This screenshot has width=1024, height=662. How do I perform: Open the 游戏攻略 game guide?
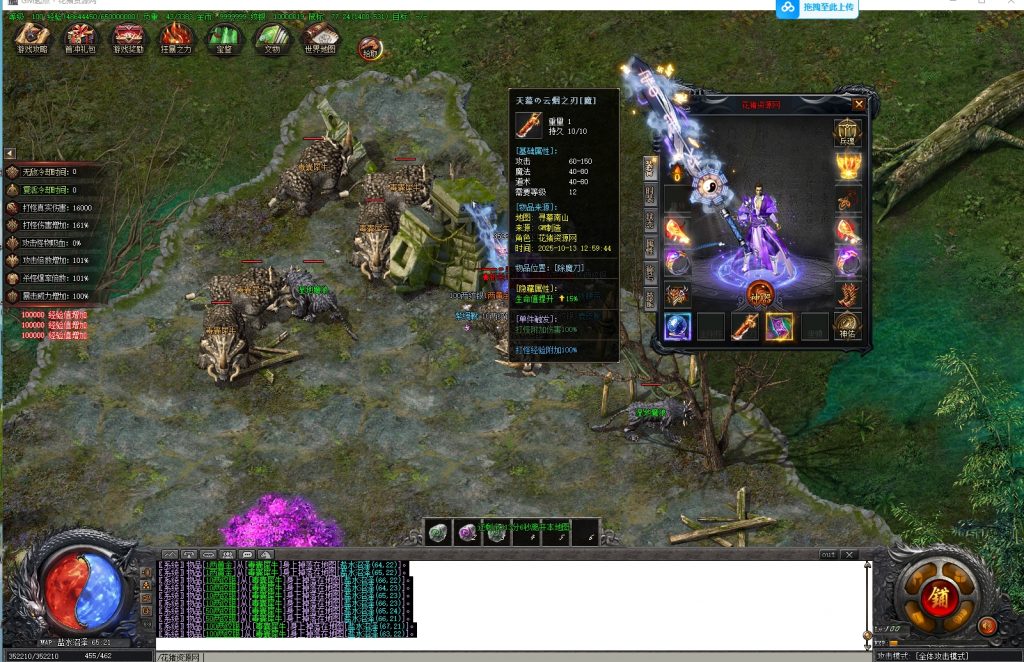click(32, 38)
